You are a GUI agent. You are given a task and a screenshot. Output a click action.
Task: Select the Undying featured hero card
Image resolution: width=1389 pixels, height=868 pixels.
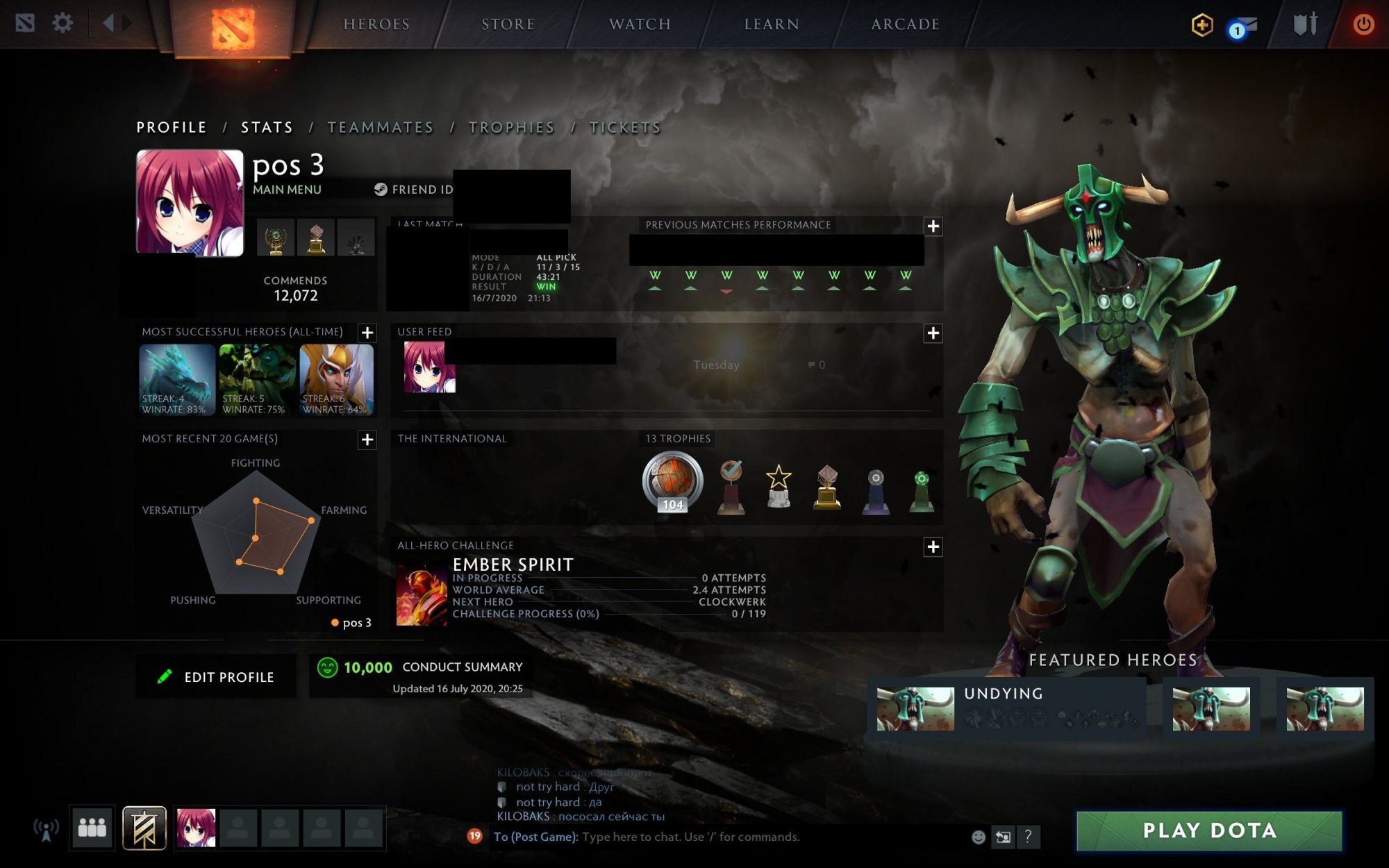1006,709
